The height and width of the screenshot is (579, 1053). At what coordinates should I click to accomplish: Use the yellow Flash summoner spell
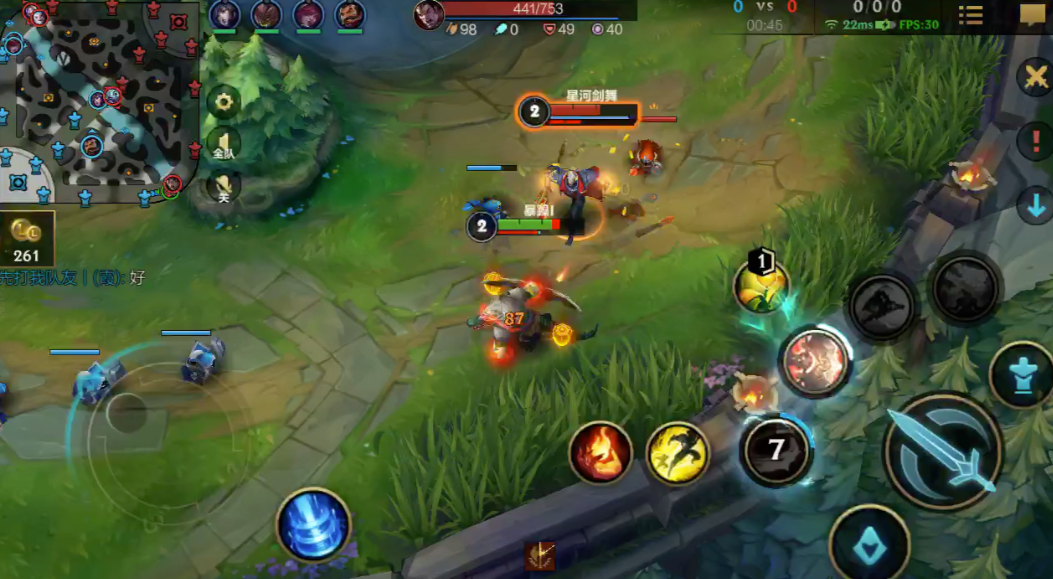pos(677,453)
